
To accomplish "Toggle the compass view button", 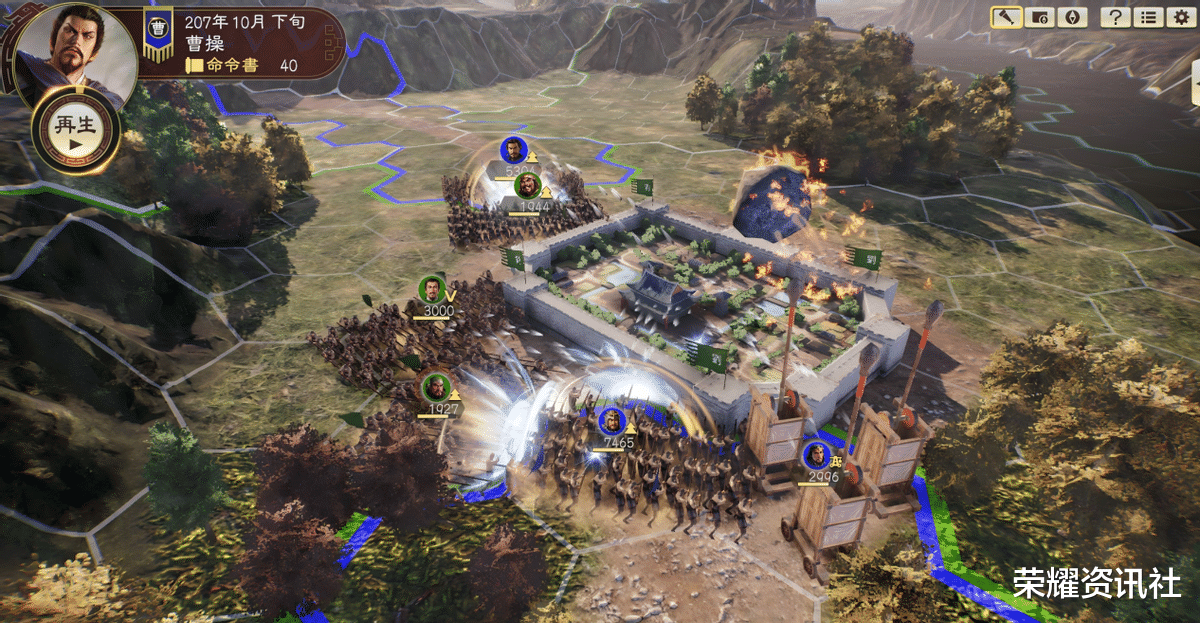I will pos(1070,17).
